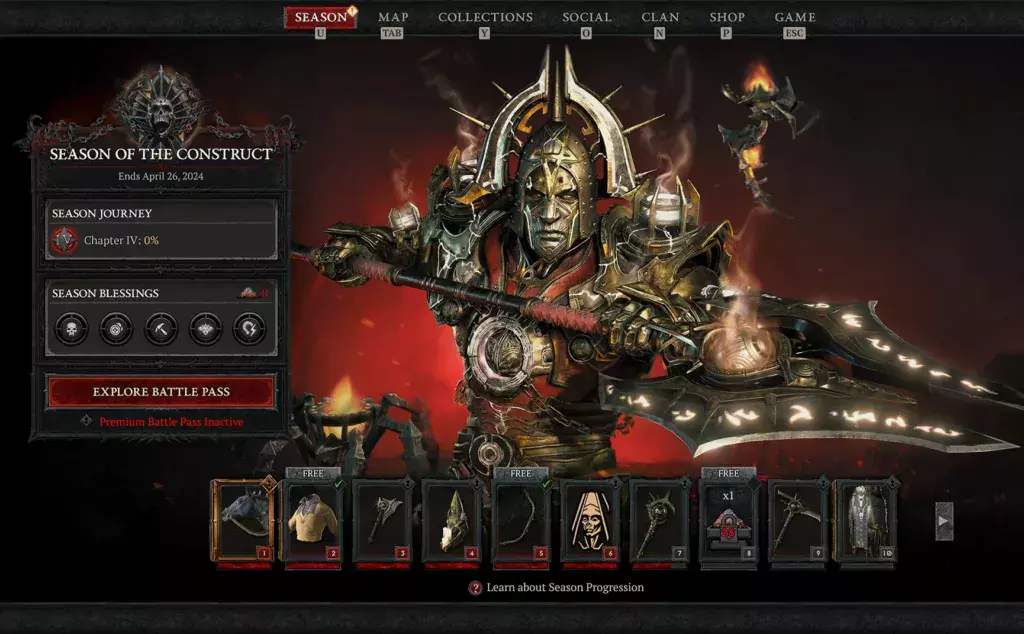The height and width of the screenshot is (634, 1024).
Task: Select the robed armor set at tier 10
Action: point(866,521)
